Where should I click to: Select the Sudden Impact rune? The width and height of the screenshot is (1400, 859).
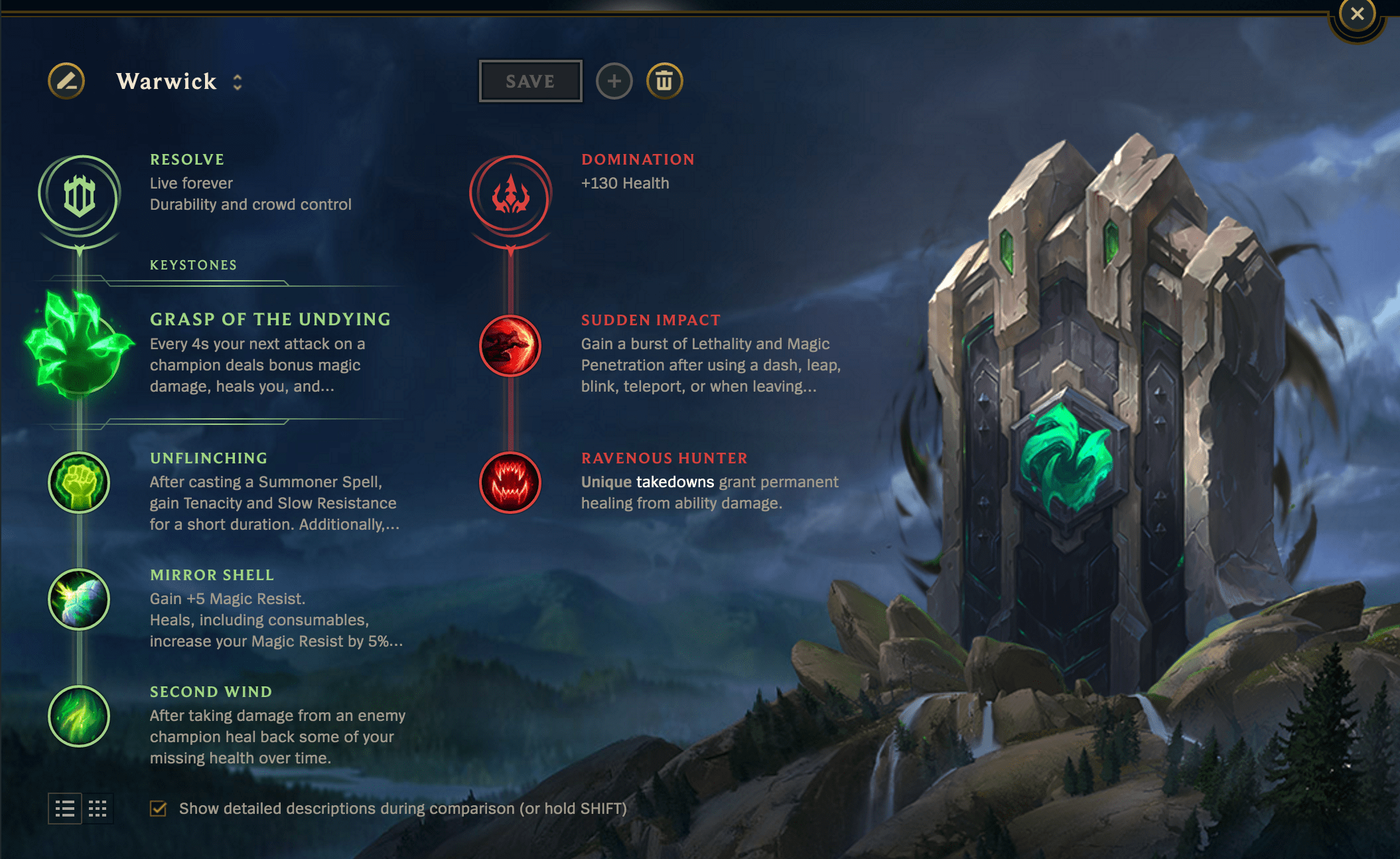pos(510,347)
